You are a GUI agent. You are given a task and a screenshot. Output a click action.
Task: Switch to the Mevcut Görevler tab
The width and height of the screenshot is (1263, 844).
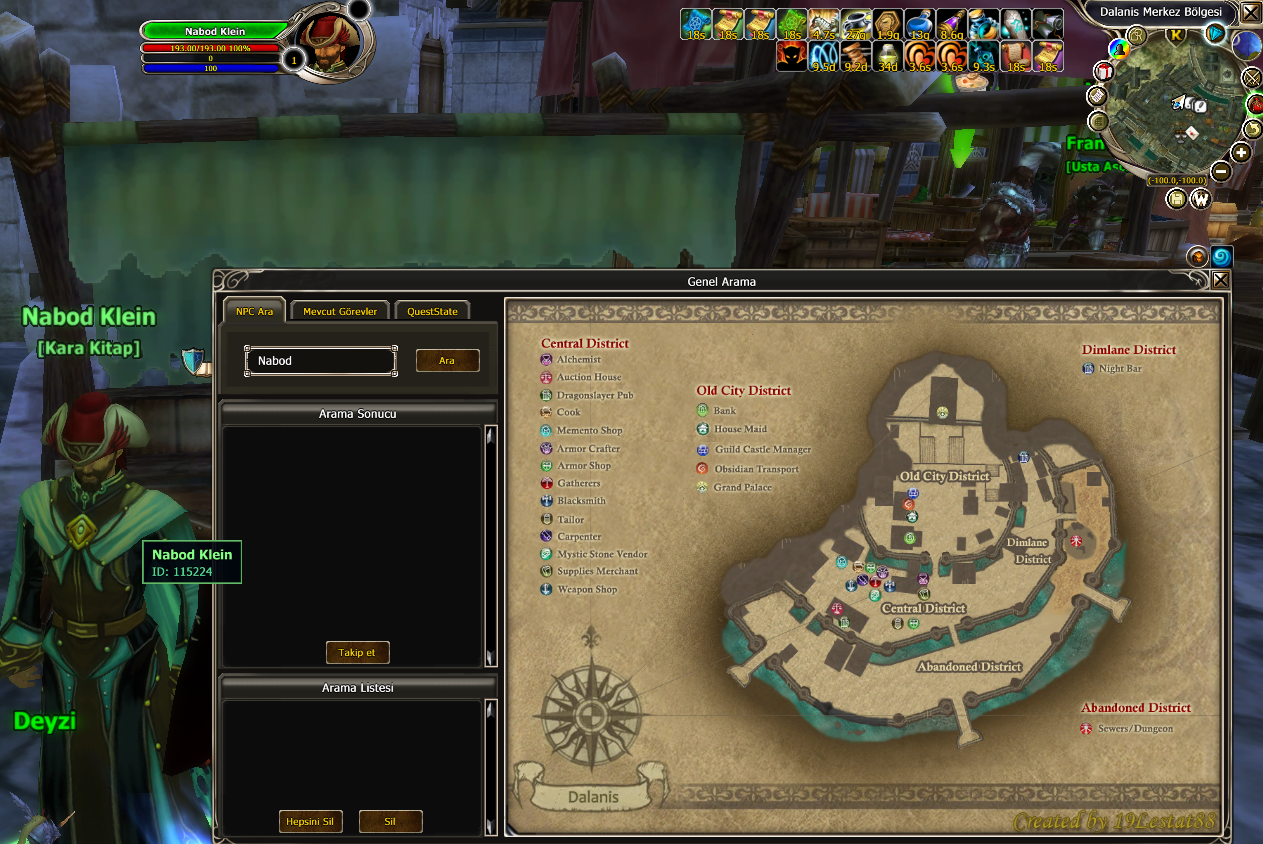coord(340,311)
